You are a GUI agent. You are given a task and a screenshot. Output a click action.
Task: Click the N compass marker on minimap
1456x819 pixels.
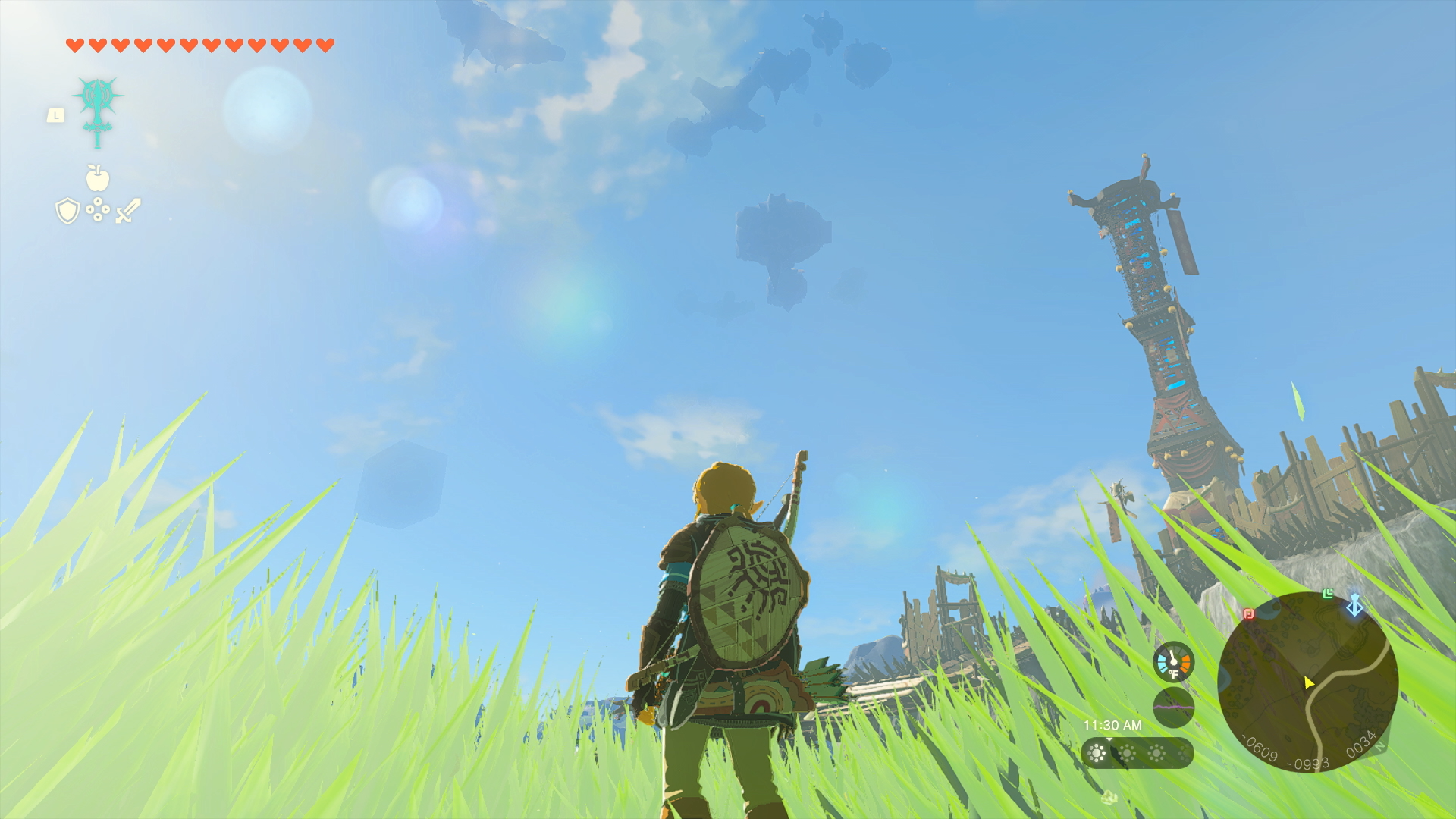pyautogui.click(x=1380, y=745)
